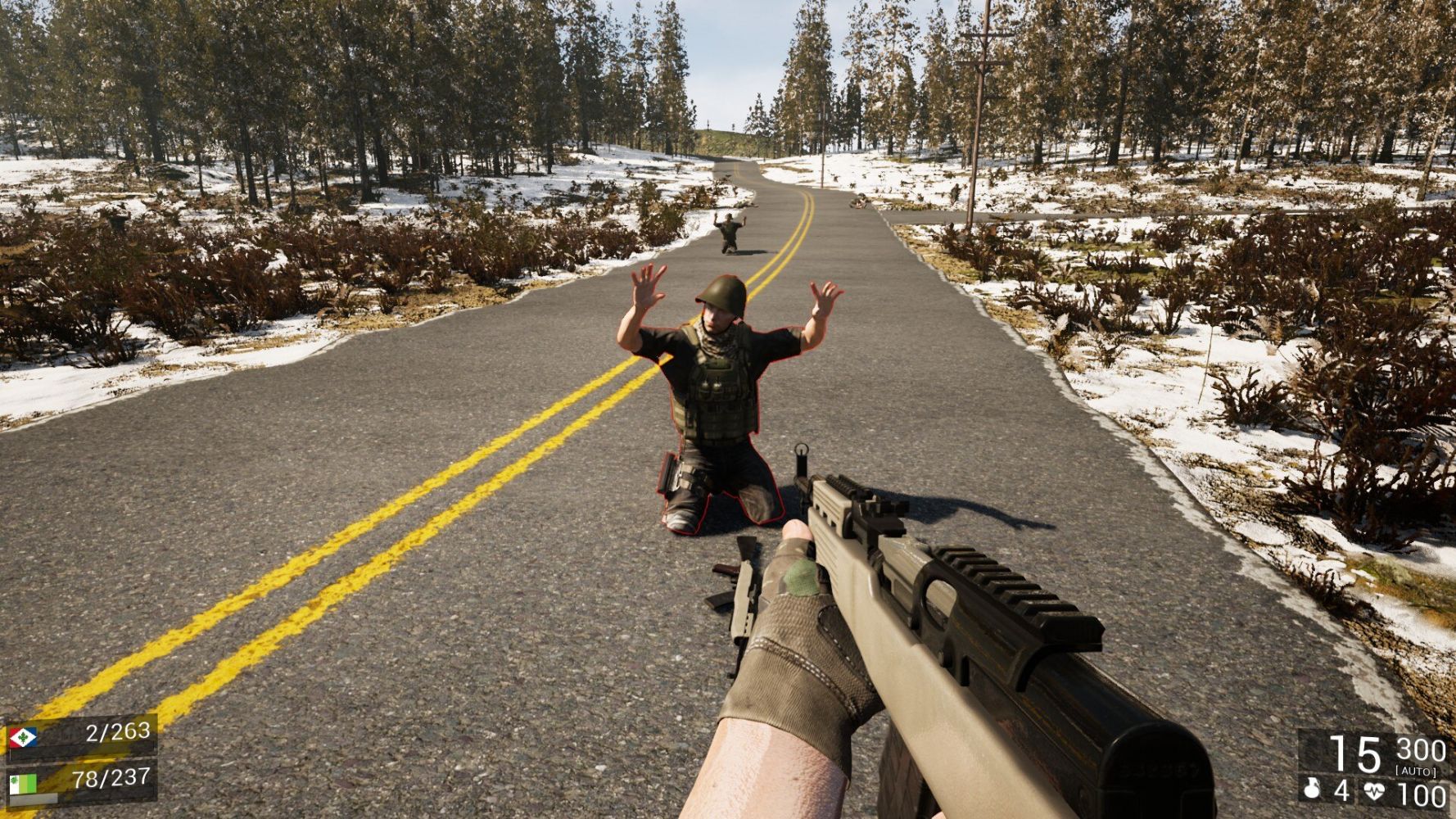Click the red and blue team flag icon
The width and height of the screenshot is (1456, 819).
pyautogui.click(x=23, y=739)
